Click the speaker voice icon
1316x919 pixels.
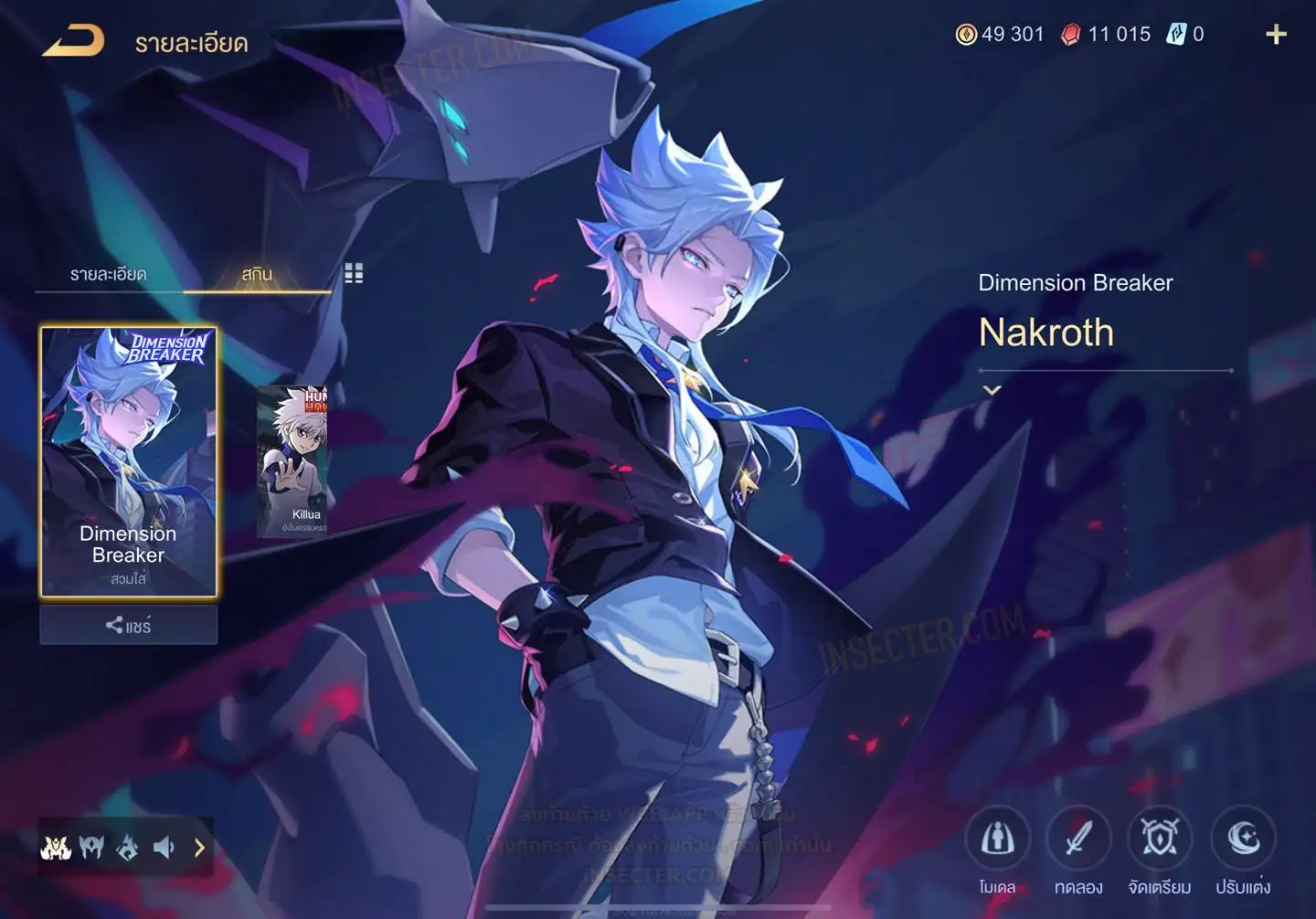[x=164, y=848]
